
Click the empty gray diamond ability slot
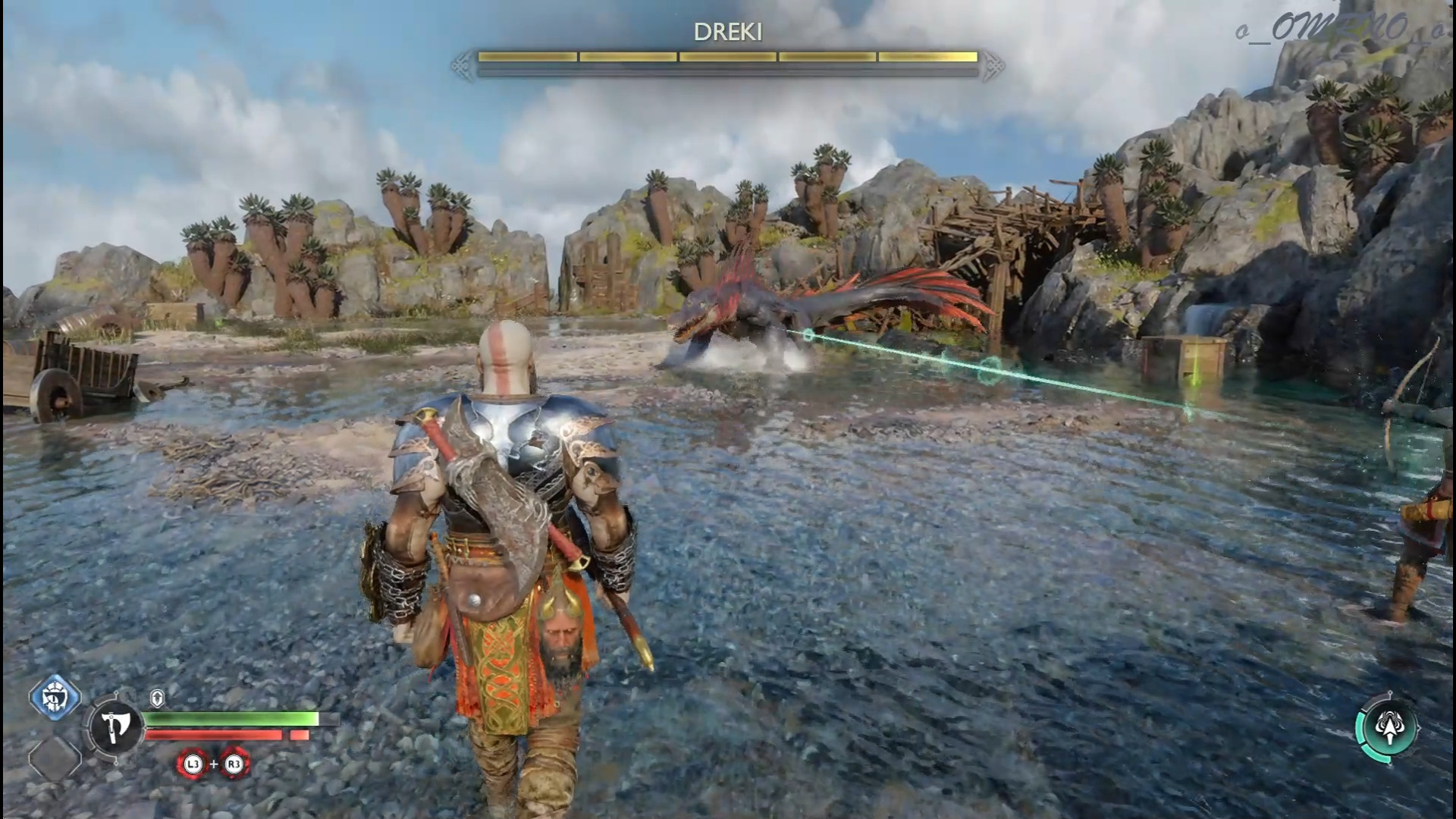point(55,758)
